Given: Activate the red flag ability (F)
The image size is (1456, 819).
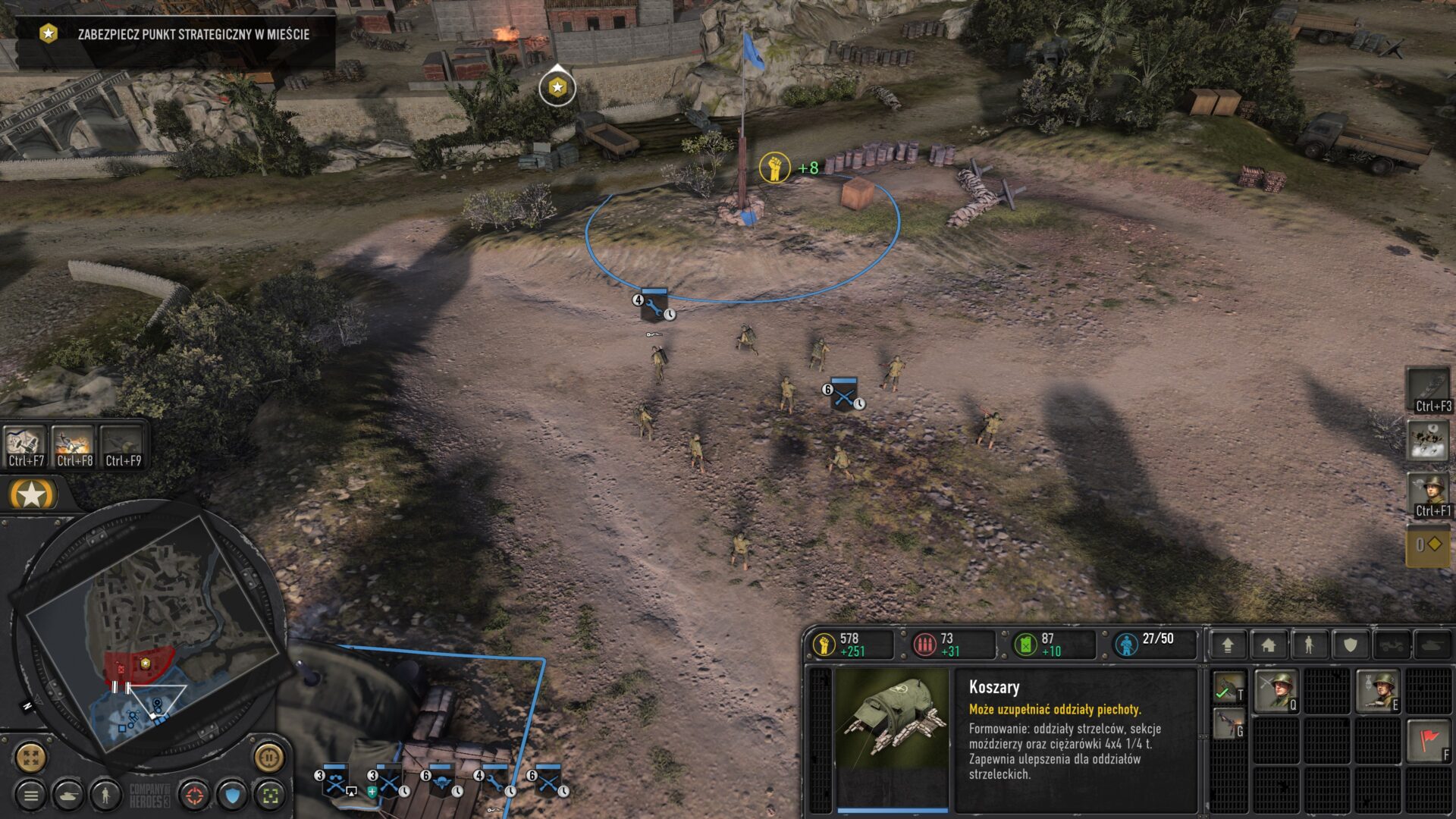Looking at the screenshot, I should click(x=1428, y=739).
